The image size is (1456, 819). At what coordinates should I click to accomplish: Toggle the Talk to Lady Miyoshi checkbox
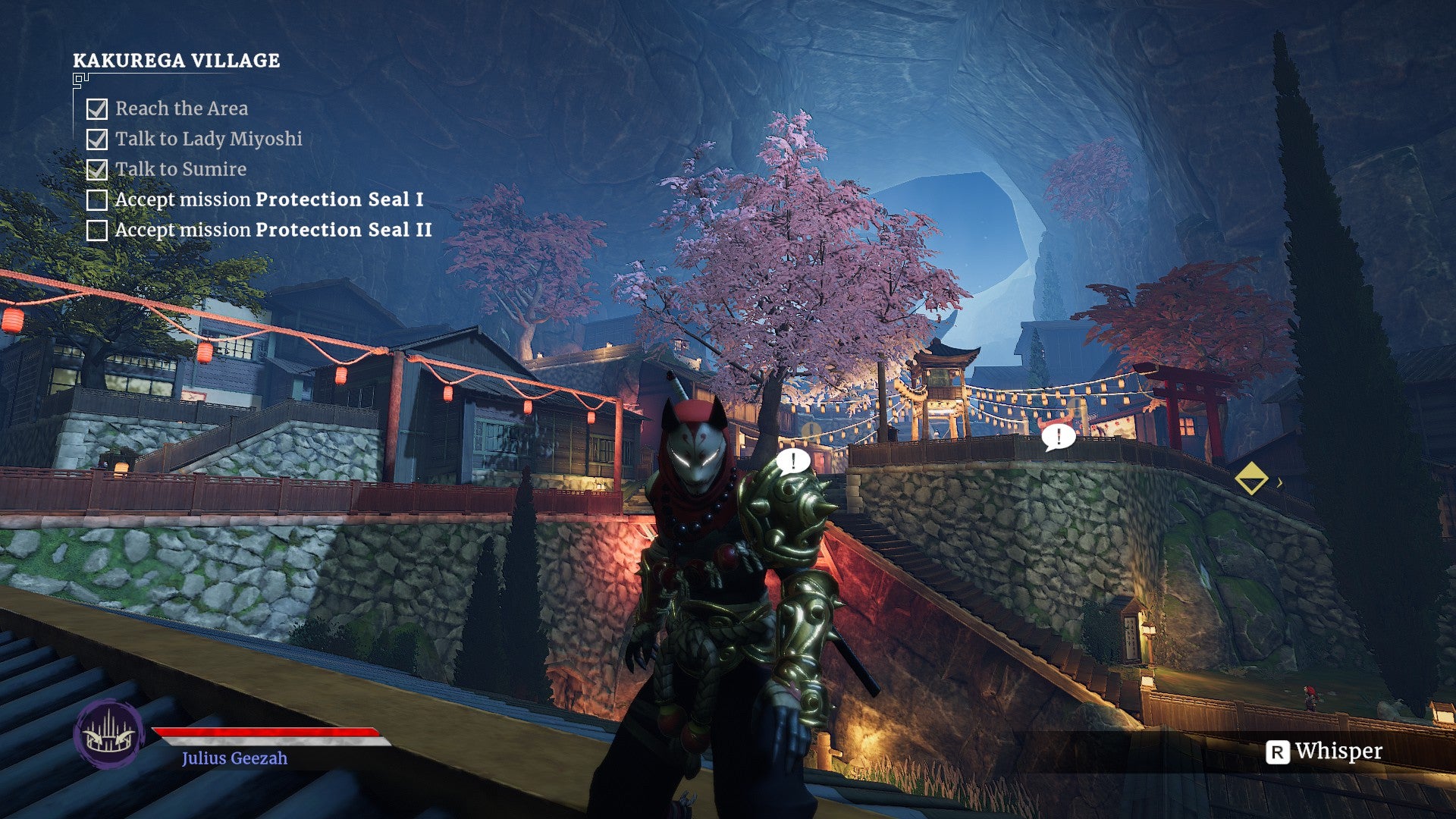(x=96, y=139)
